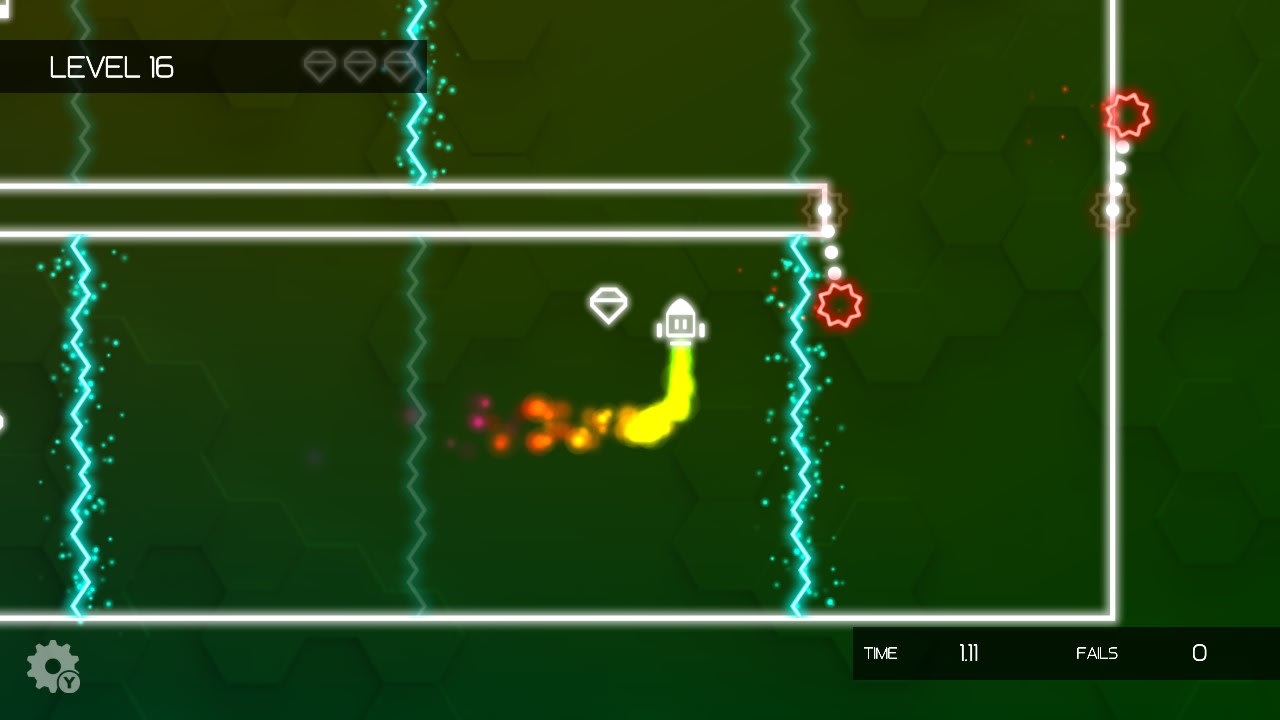The image size is (1280, 720).
Task: Click the highlighted second header diamond
Action: [360, 66]
